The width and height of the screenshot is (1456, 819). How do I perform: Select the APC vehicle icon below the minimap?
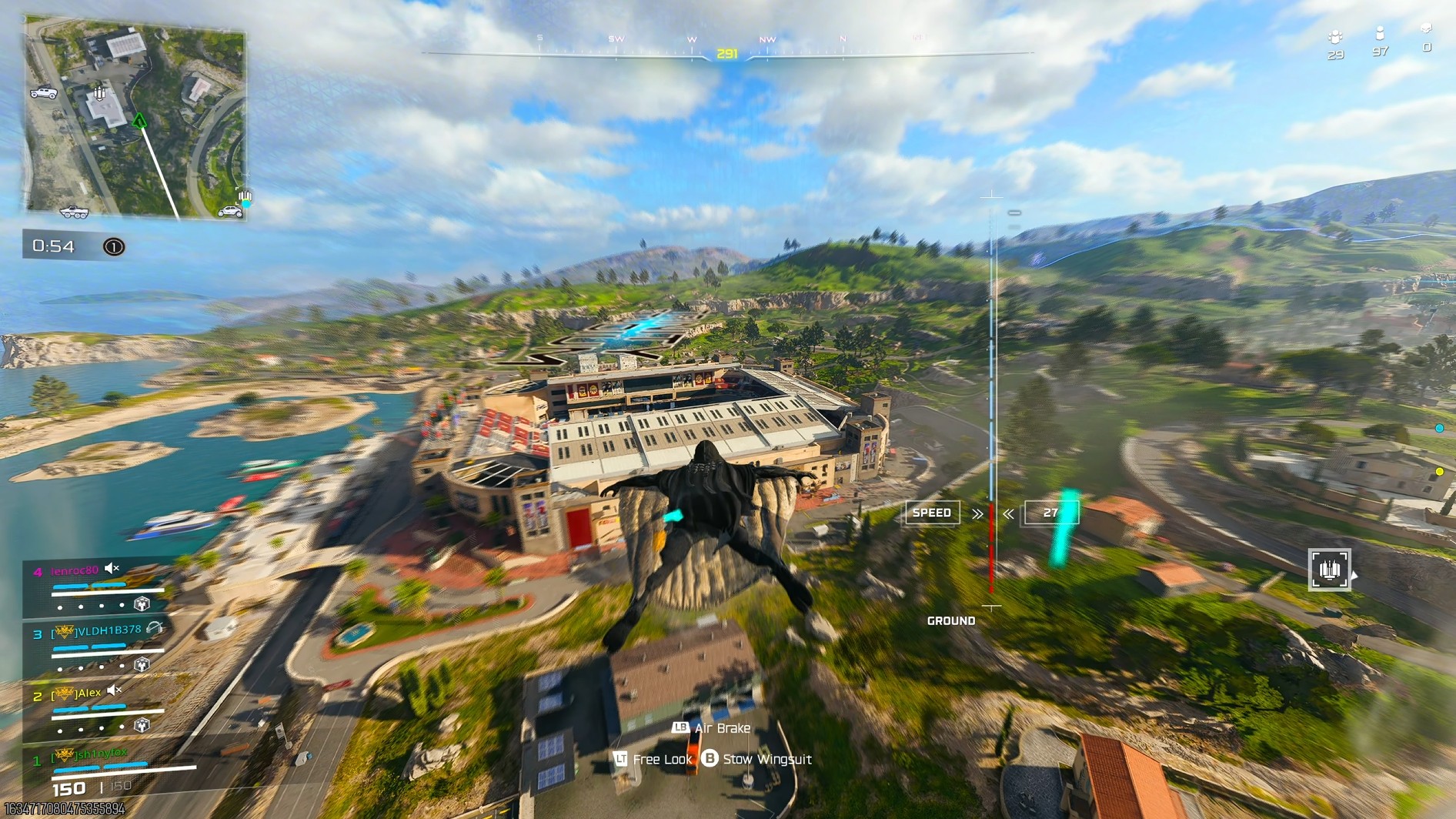tap(74, 213)
